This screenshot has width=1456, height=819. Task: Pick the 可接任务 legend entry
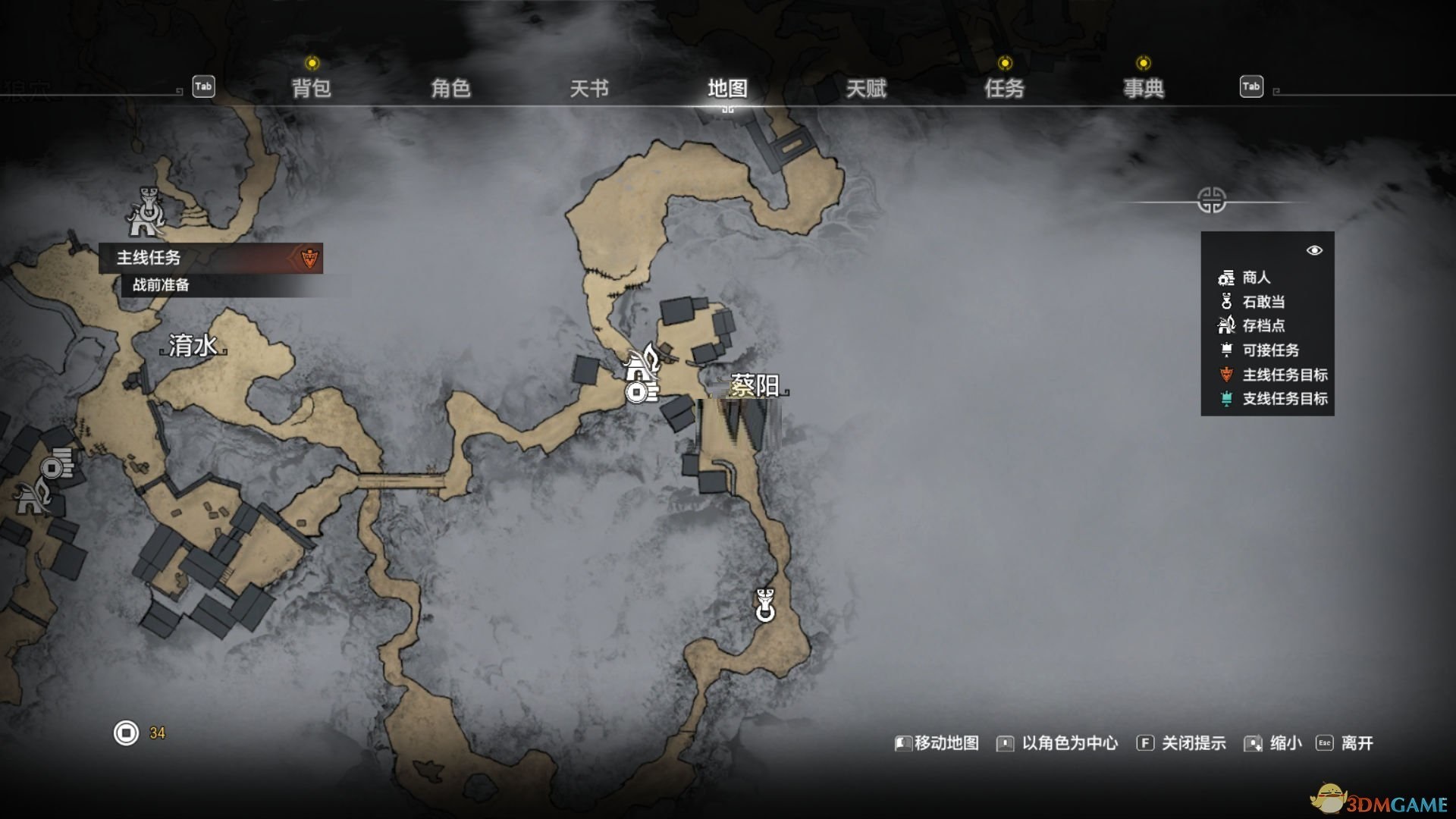click(x=1270, y=350)
